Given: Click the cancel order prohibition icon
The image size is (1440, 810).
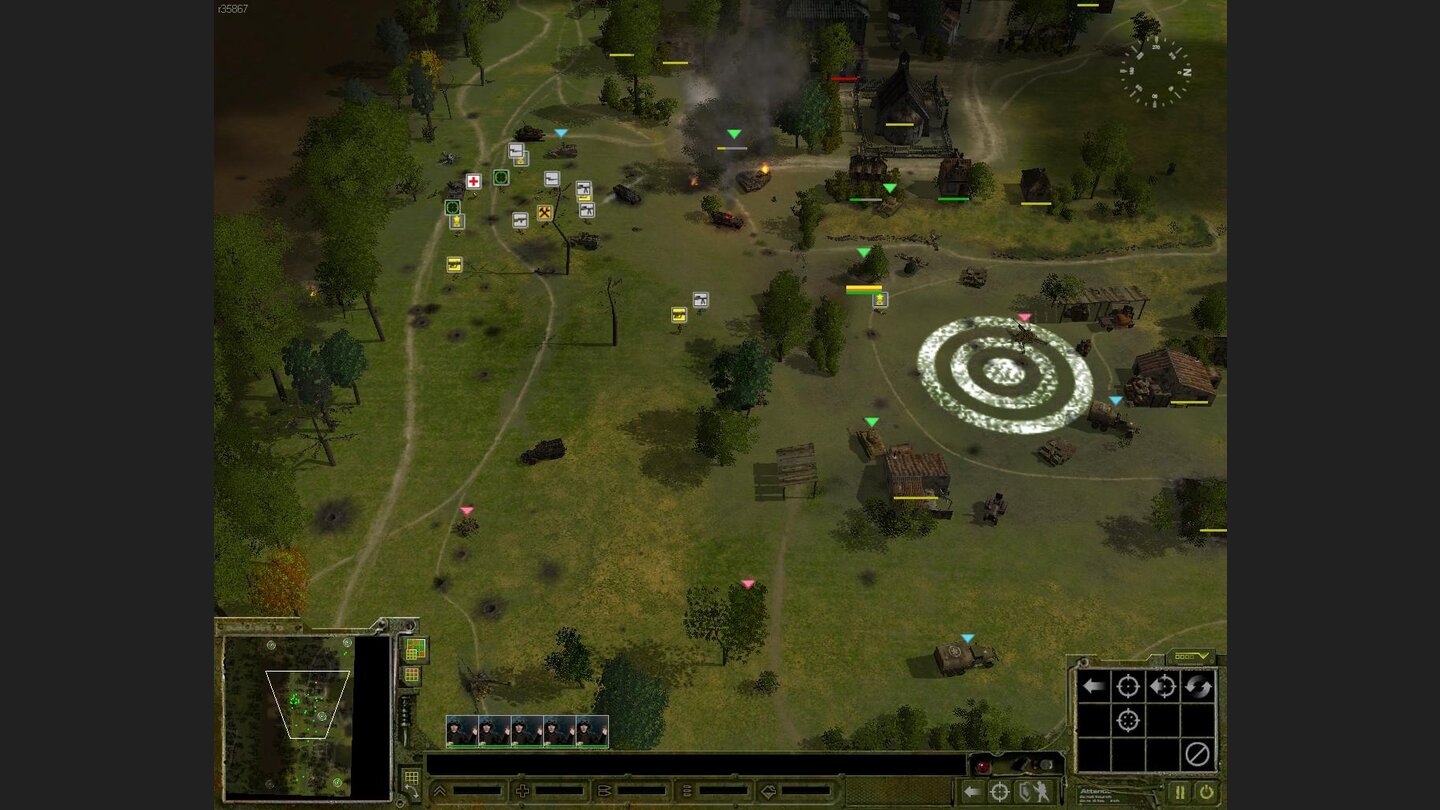Looking at the screenshot, I should click(x=1198, y=753).
